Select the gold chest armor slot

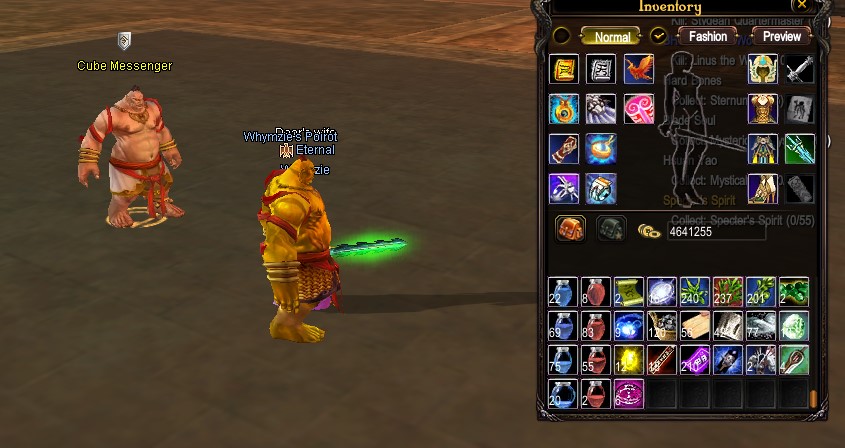764,109
